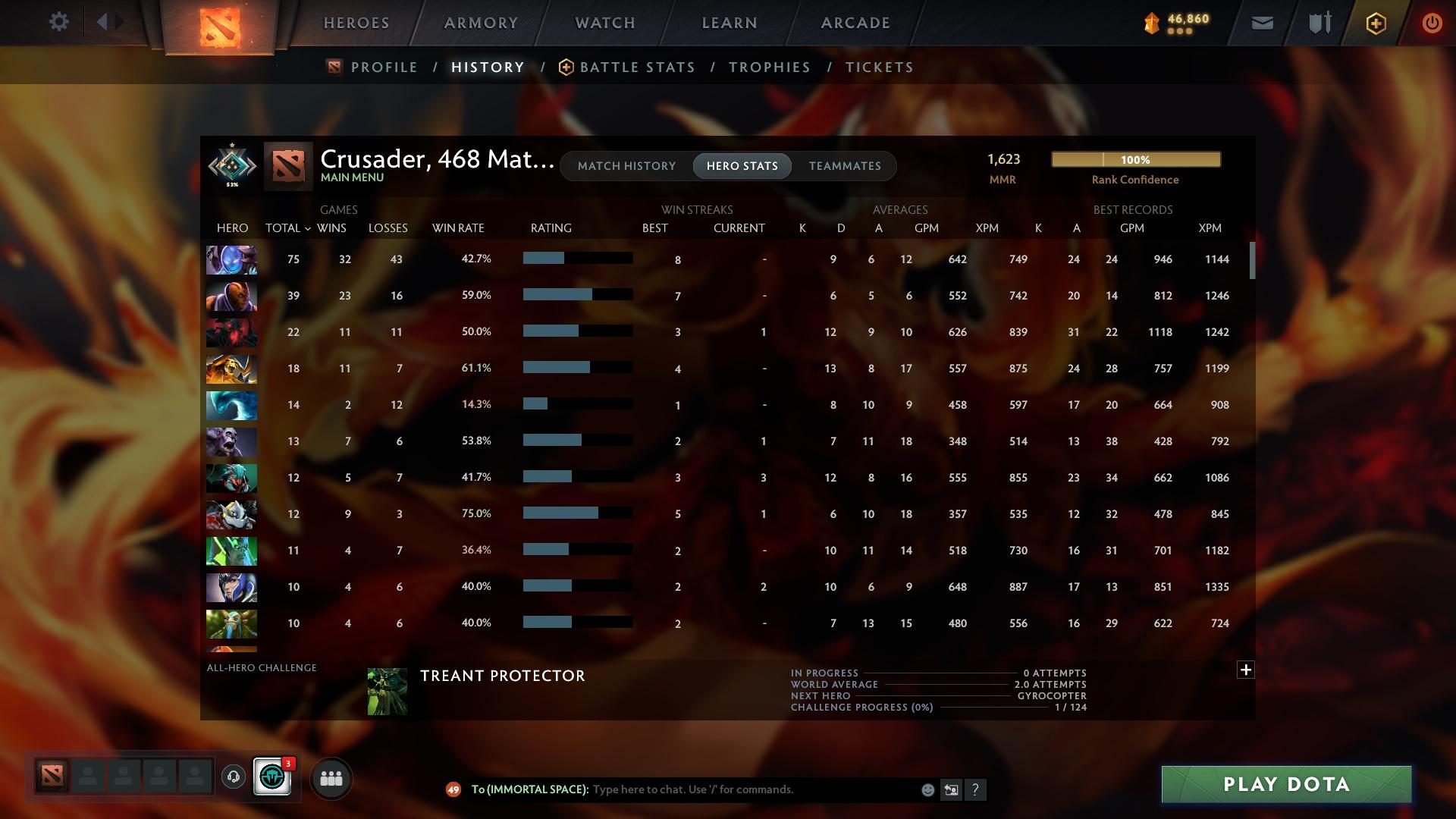The height and width of the screenshot is (819, 1456).
Task: Expand the All-Hero Challenge plus button
Action: coord(1246,670)
